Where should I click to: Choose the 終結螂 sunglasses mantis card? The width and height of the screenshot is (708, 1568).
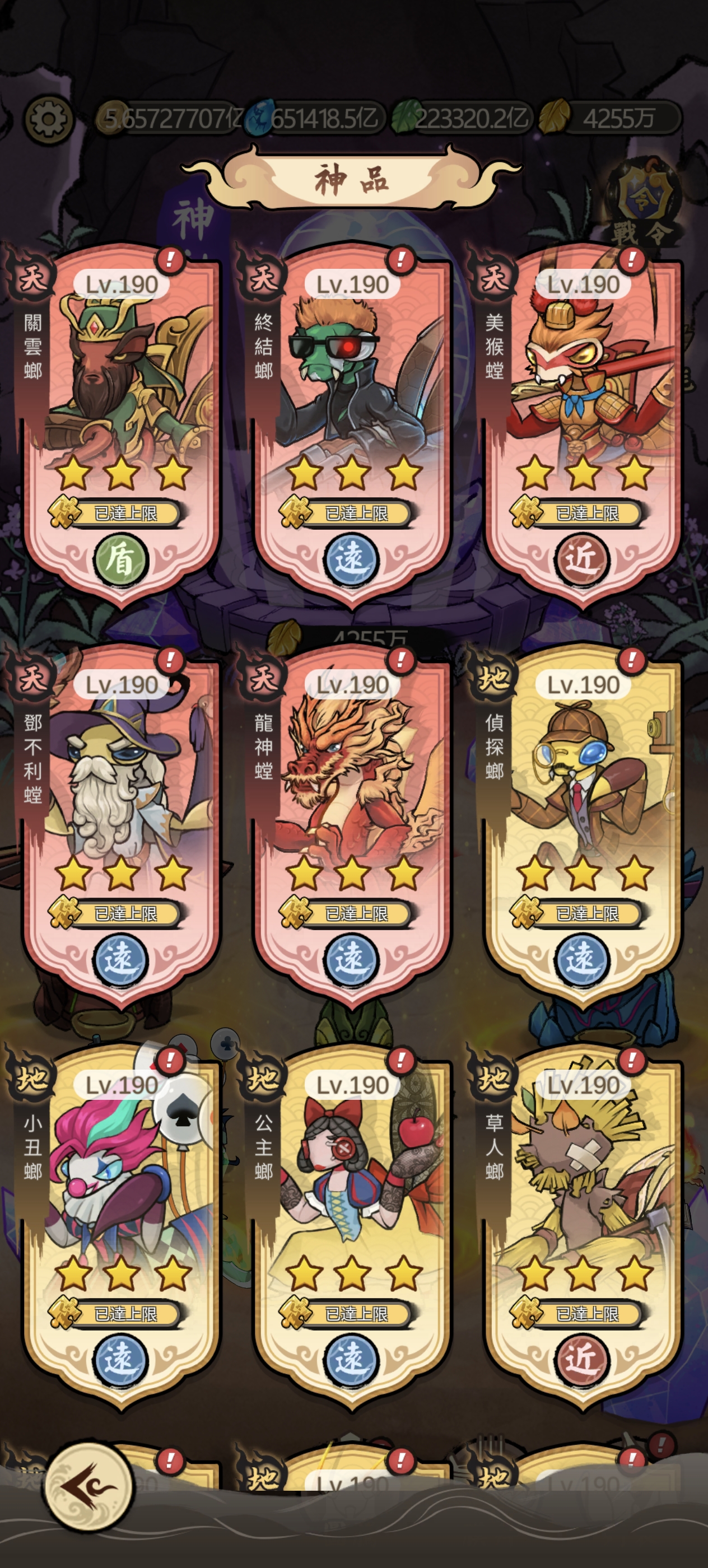pos(352,420)
